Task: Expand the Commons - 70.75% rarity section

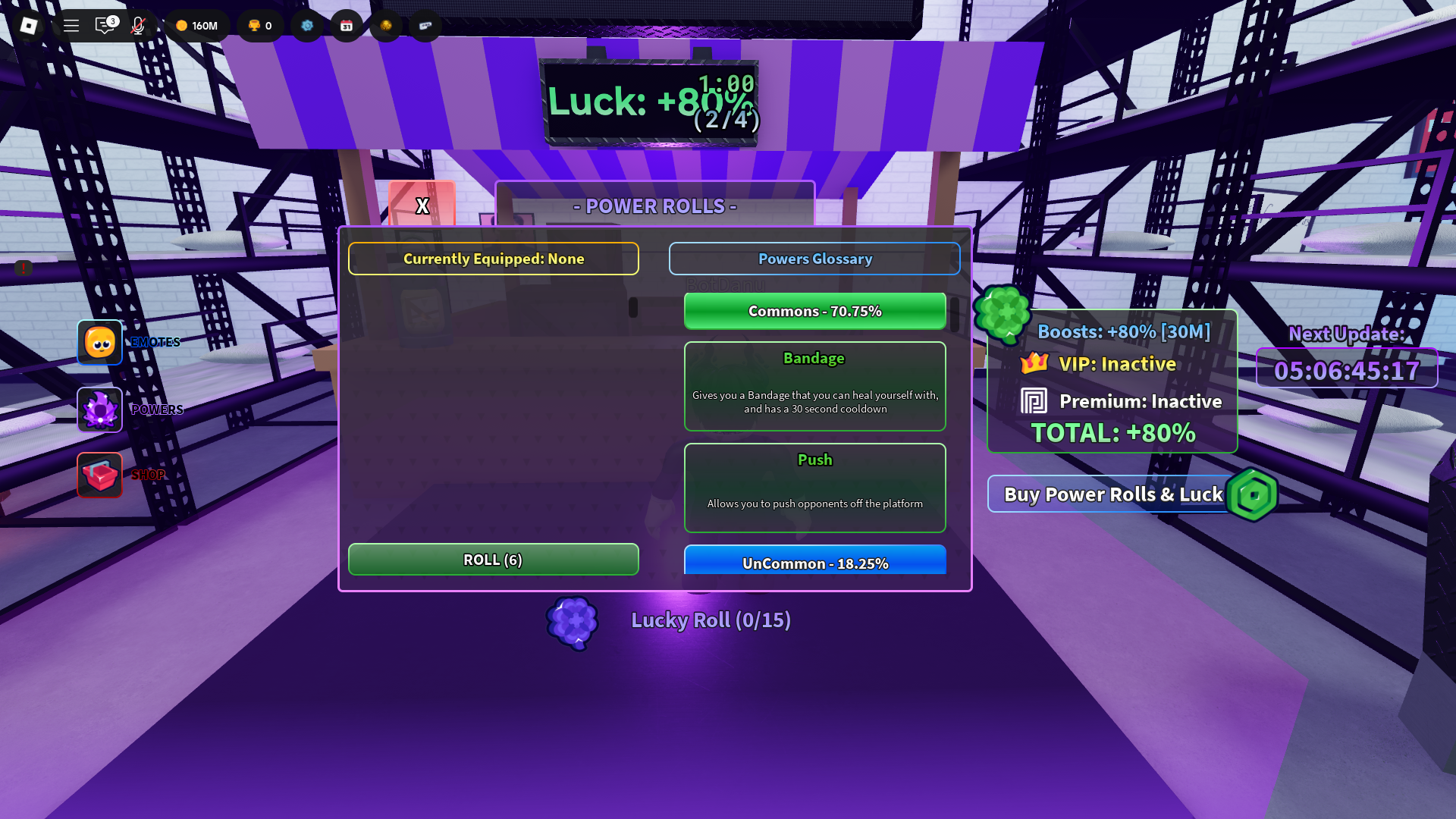Action: (x=814, y=311)
